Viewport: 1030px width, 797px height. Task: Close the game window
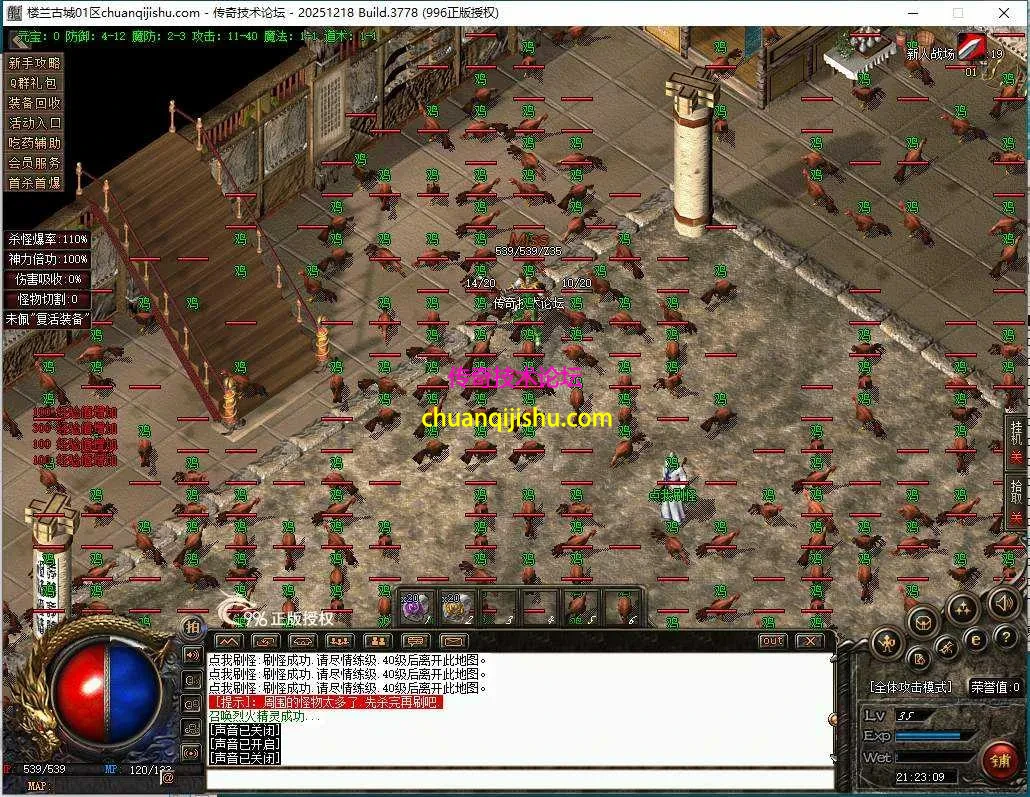[1004, 13]
